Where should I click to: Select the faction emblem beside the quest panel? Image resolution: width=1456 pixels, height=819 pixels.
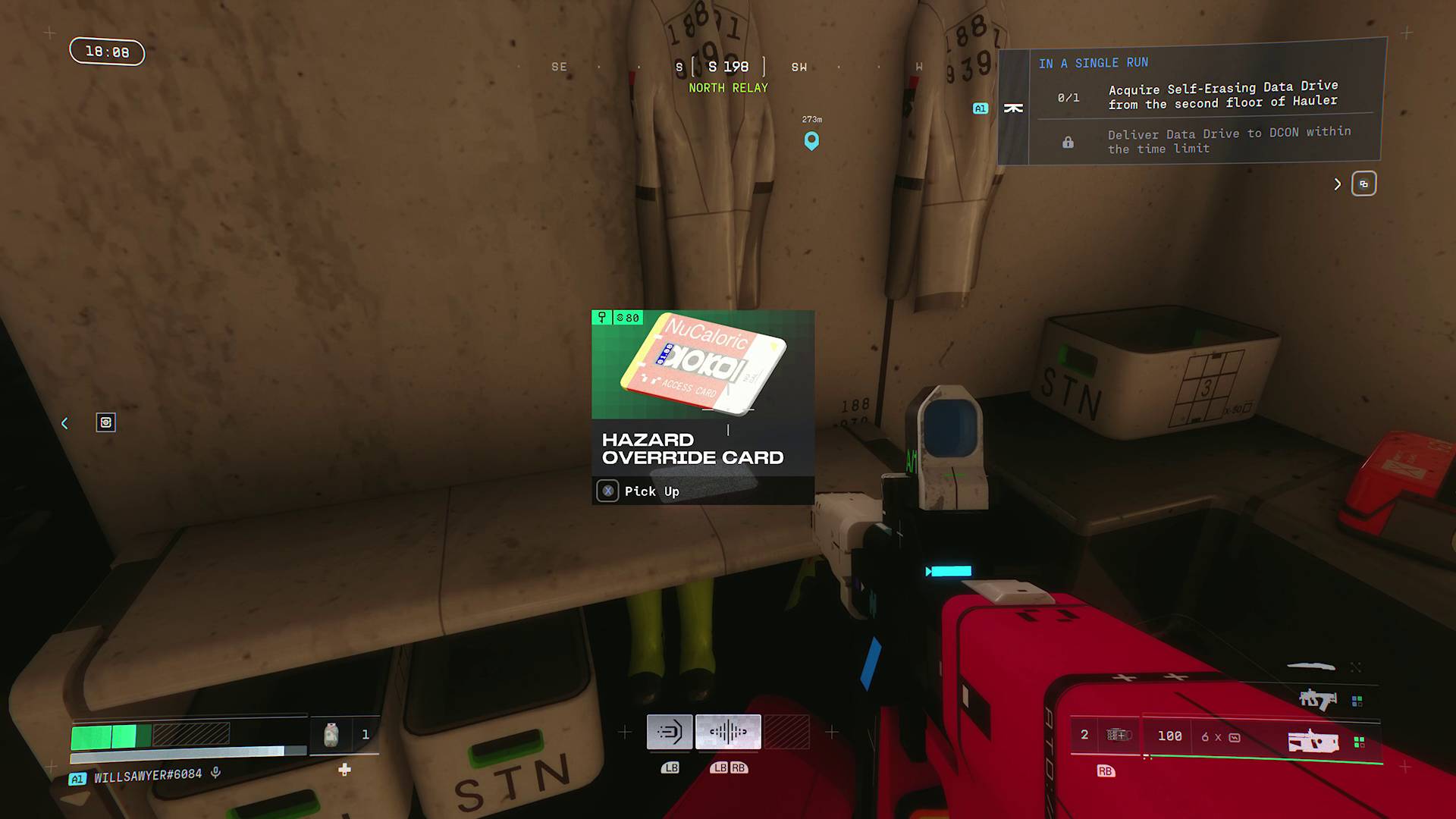pyautogui.click(x=1014, y=107)
